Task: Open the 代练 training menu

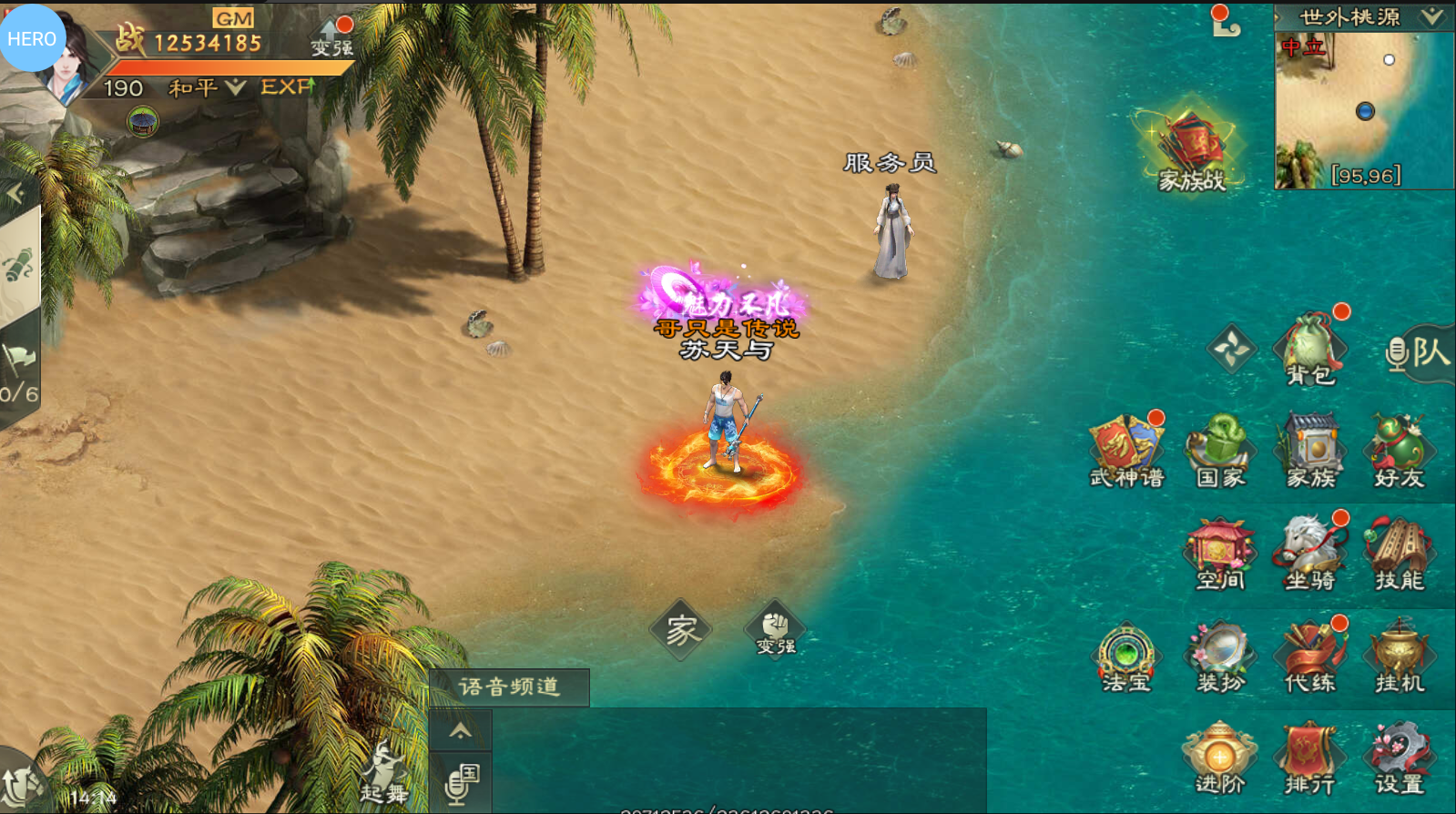Action: pos(1310,657)
